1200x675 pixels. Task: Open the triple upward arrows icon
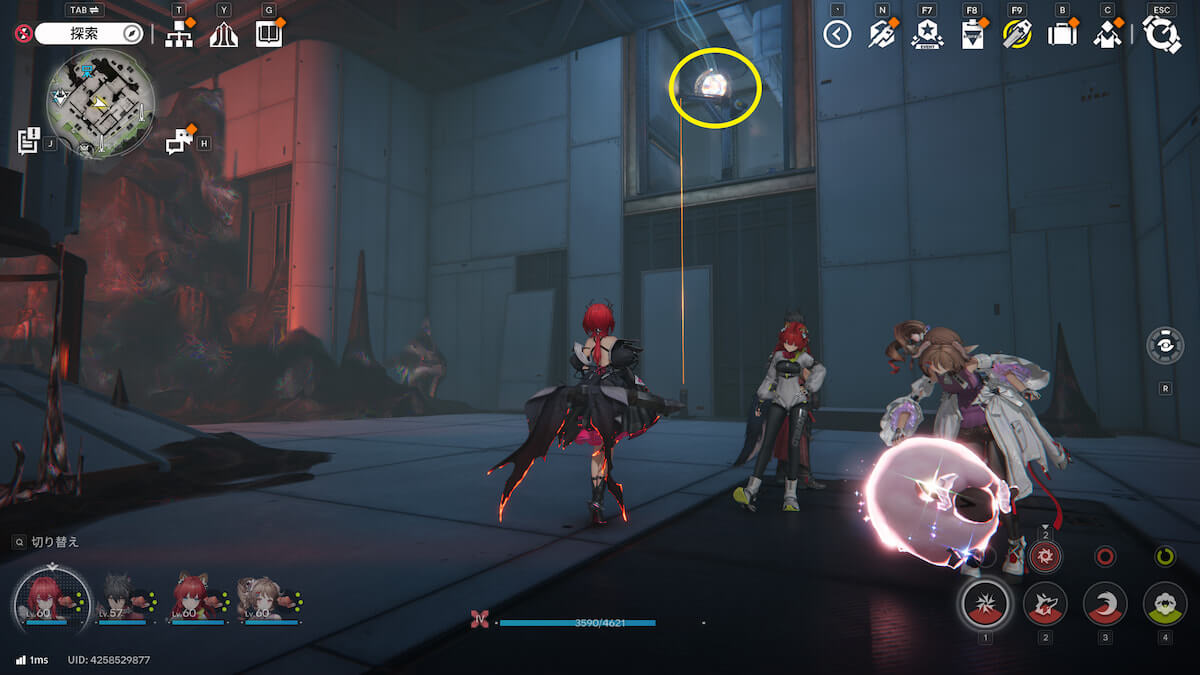coord(224,35)
